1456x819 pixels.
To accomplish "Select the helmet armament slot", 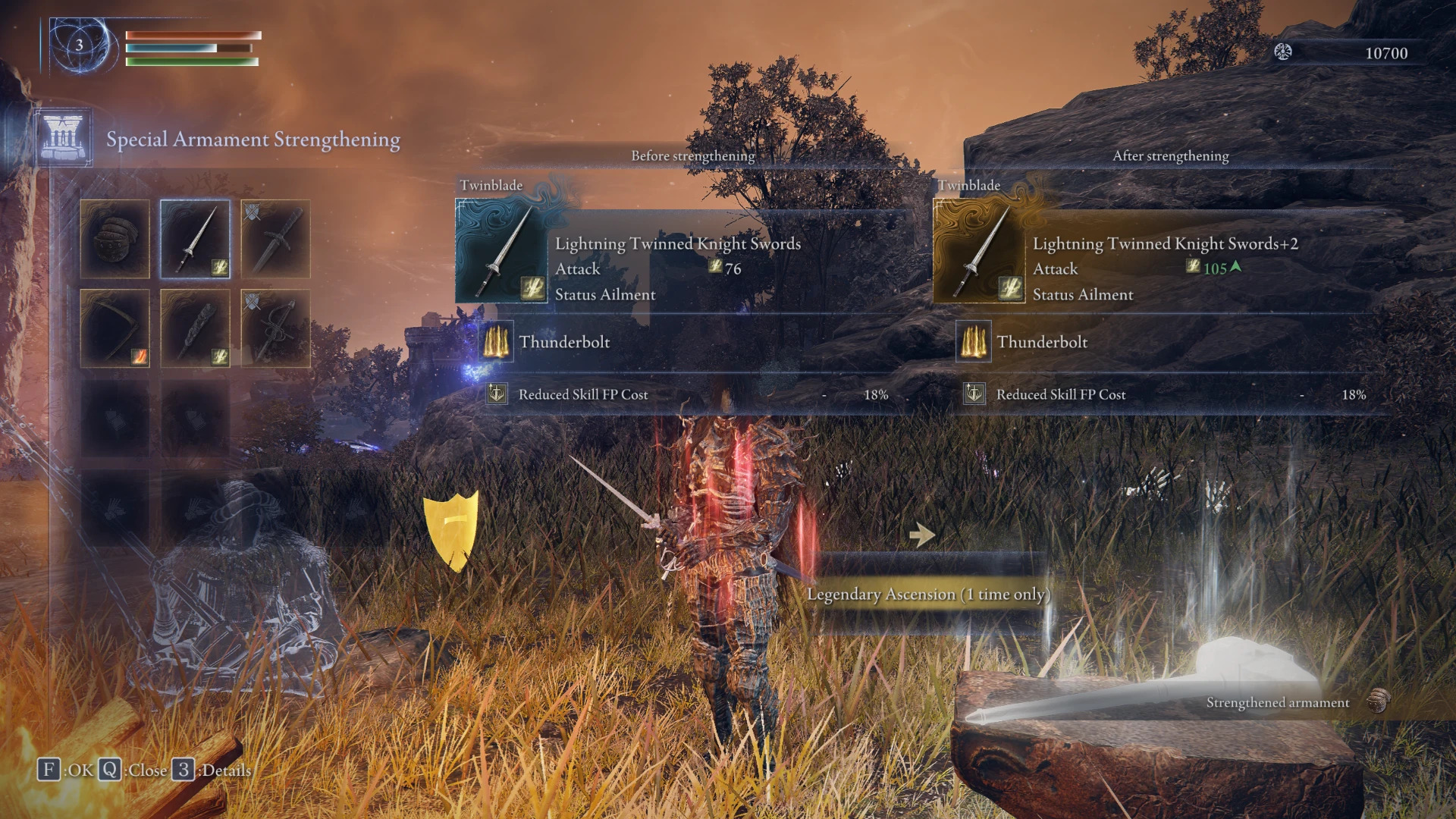I will click(115, 239).
